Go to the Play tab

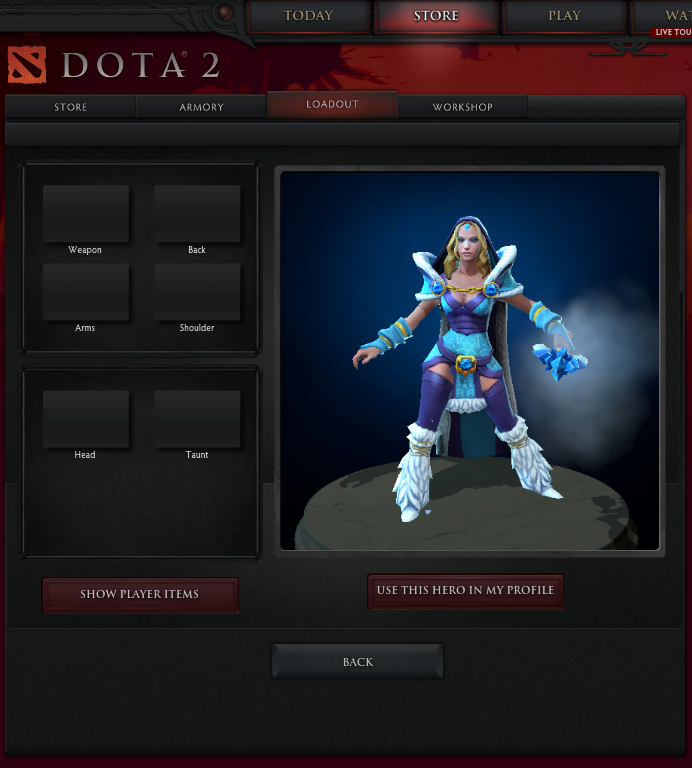coord(564,16)
